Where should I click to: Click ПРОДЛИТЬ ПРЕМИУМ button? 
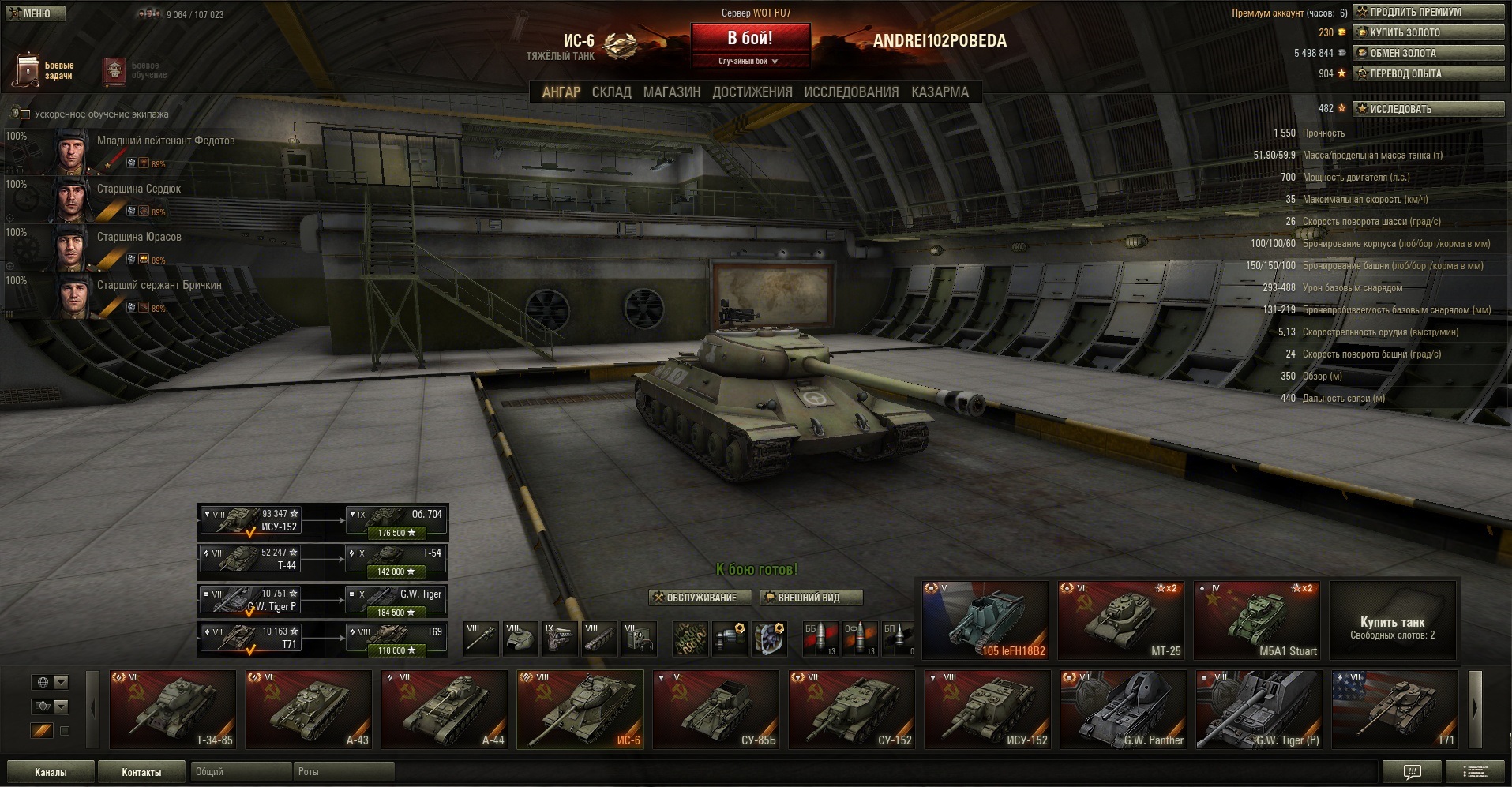(x=1428, y=12)
